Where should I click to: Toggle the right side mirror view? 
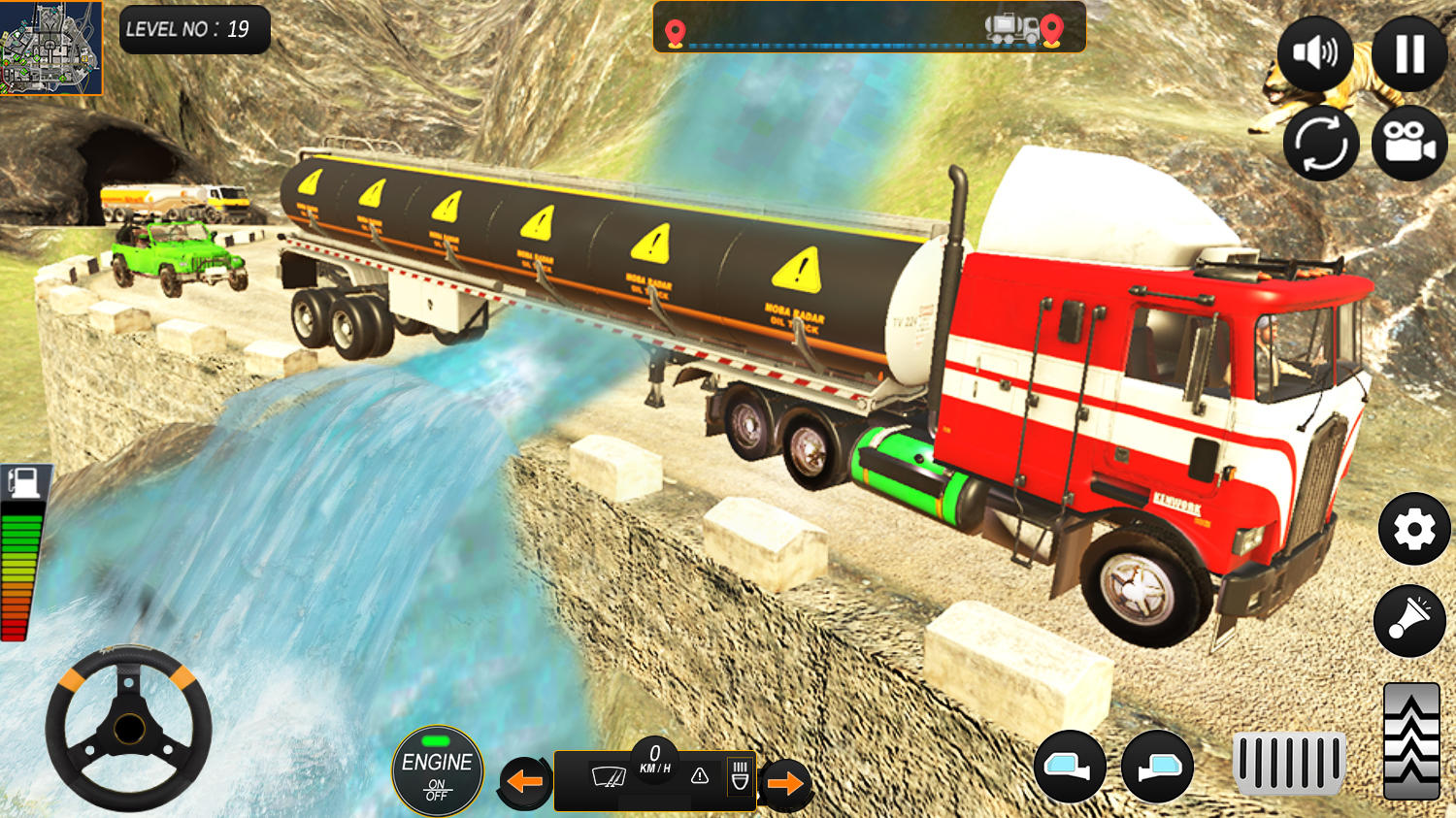(1157, 767)
